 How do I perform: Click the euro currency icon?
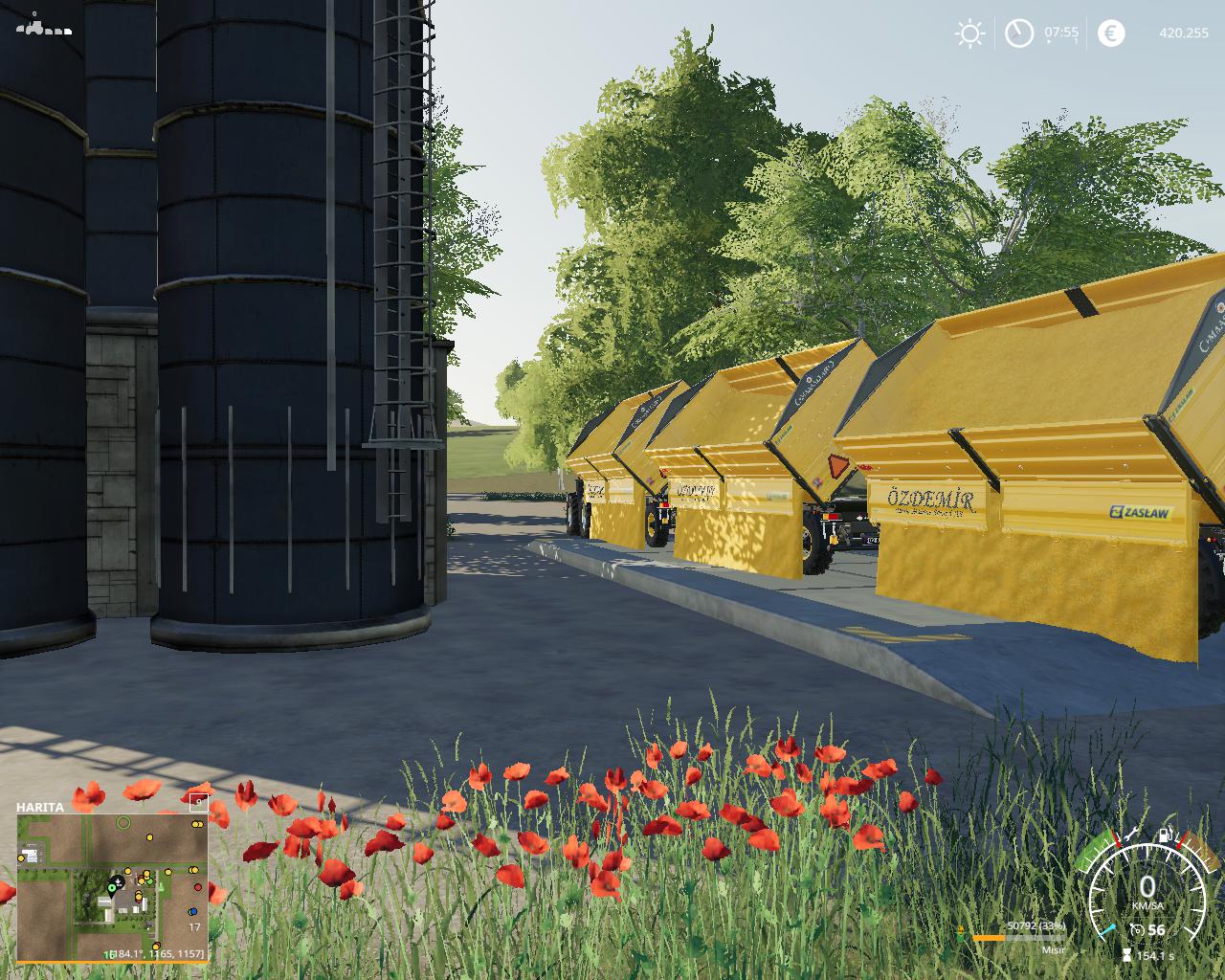pos(1111,33)
